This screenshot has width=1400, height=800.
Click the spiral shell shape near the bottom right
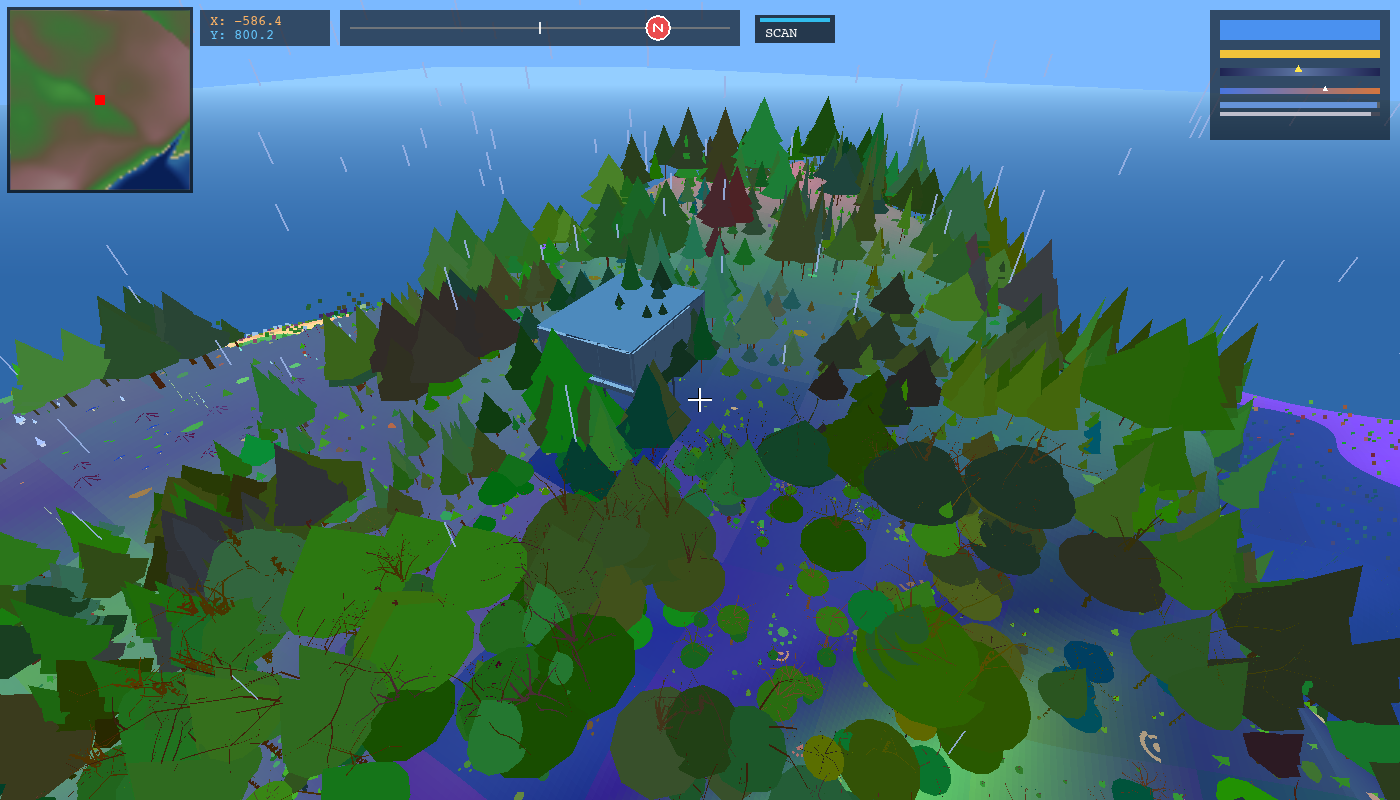click(1150, 745)
